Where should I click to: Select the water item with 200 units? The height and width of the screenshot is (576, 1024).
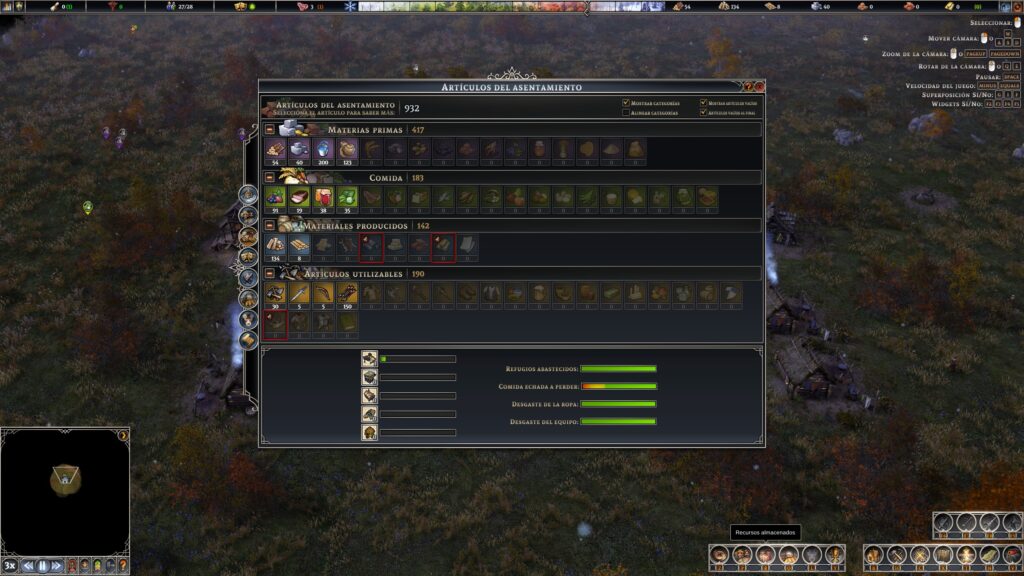point(323,150)
